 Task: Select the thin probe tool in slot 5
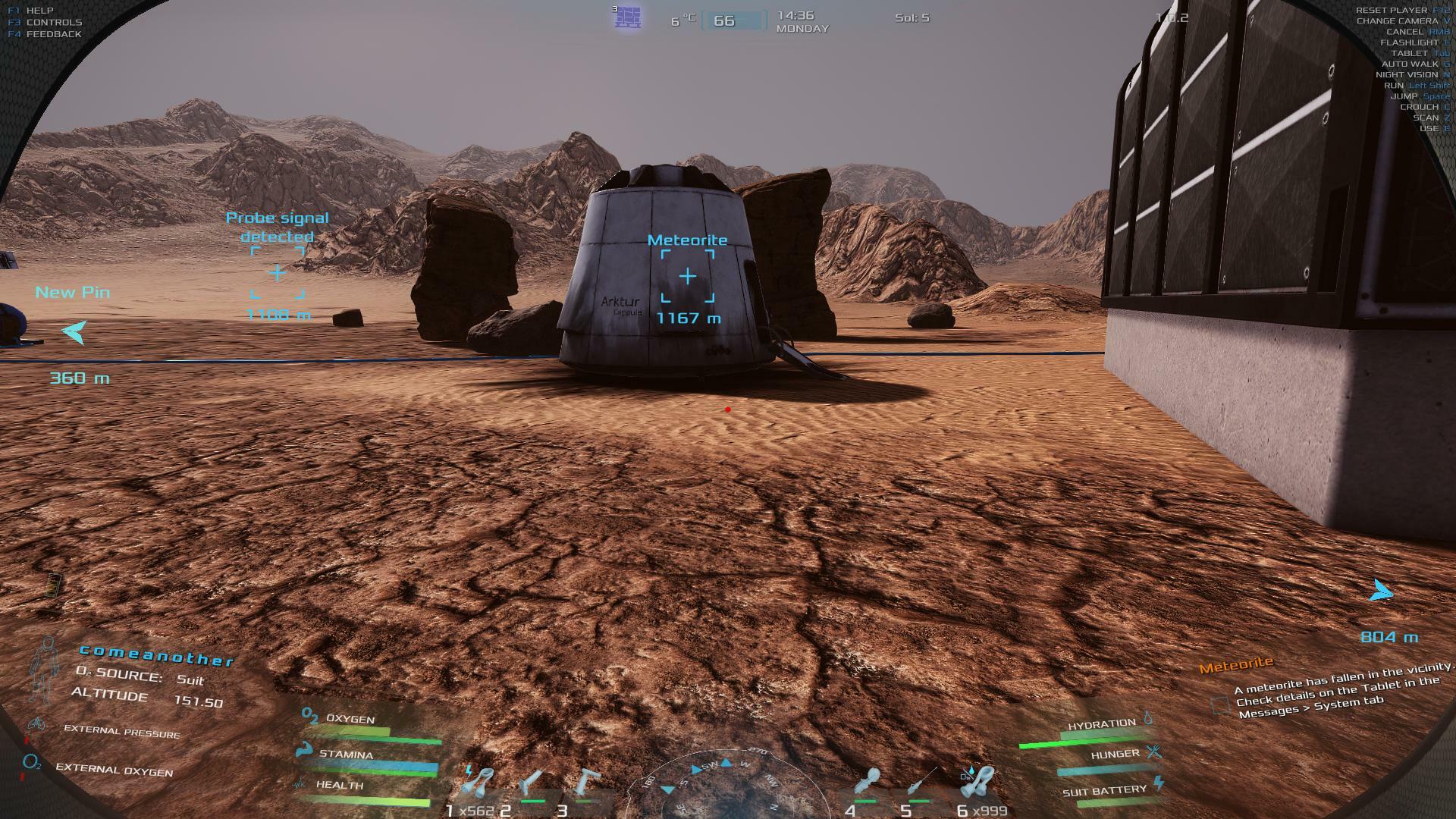922,783
